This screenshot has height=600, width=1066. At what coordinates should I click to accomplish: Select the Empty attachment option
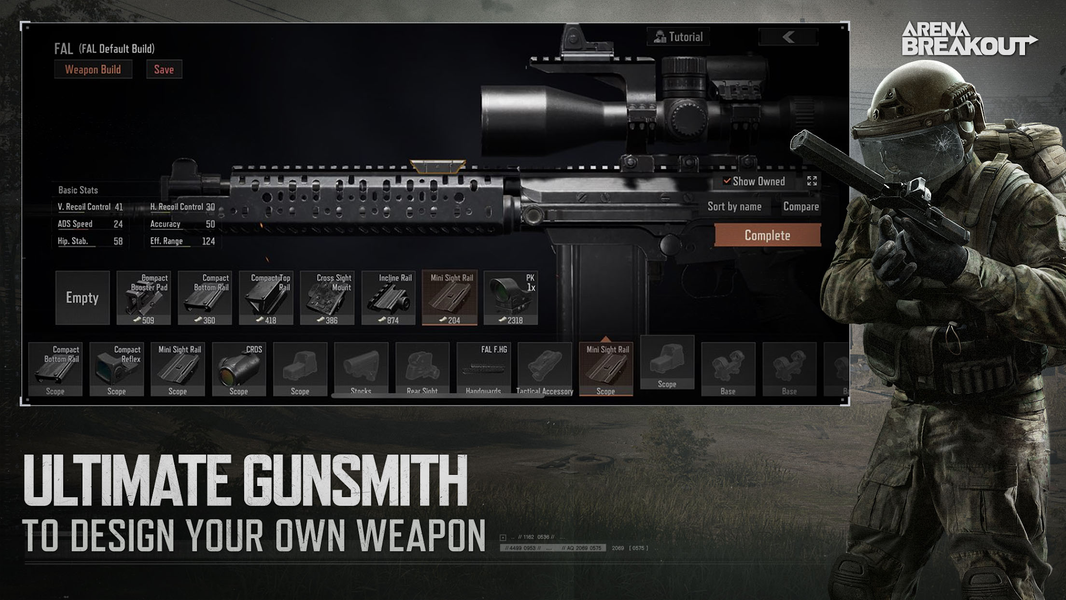point(82,298)
